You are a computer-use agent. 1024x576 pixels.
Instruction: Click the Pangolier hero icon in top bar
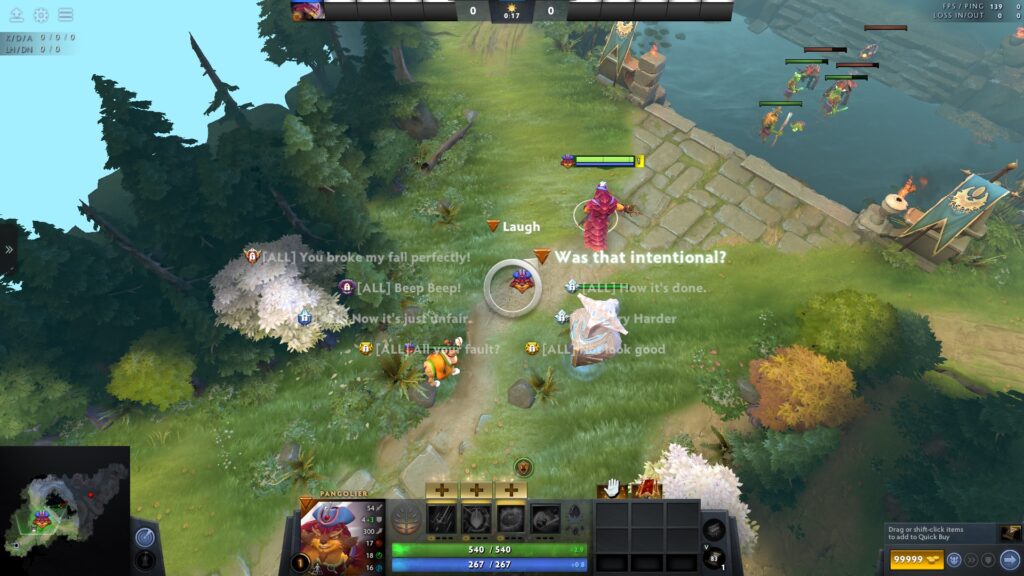pyautogui.click(x=307, y=11)
